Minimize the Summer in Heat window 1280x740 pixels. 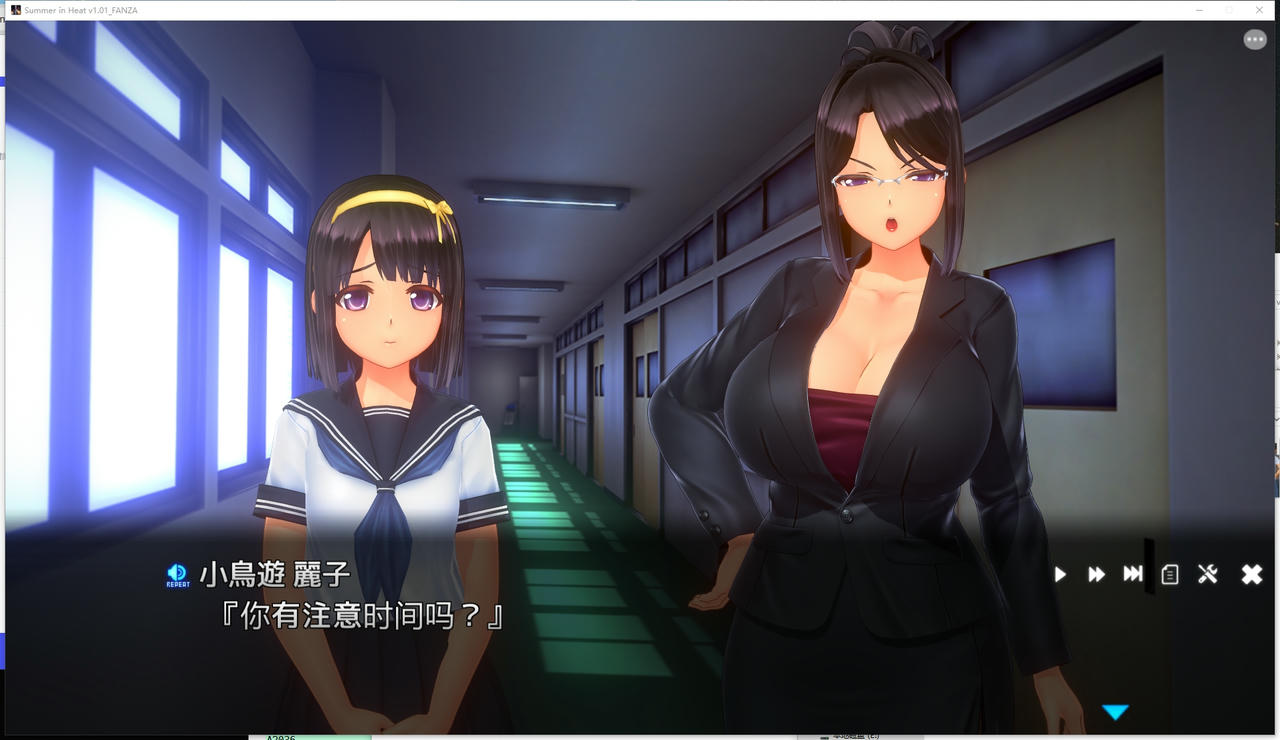pyautogui.click(x=1198, y=10)
